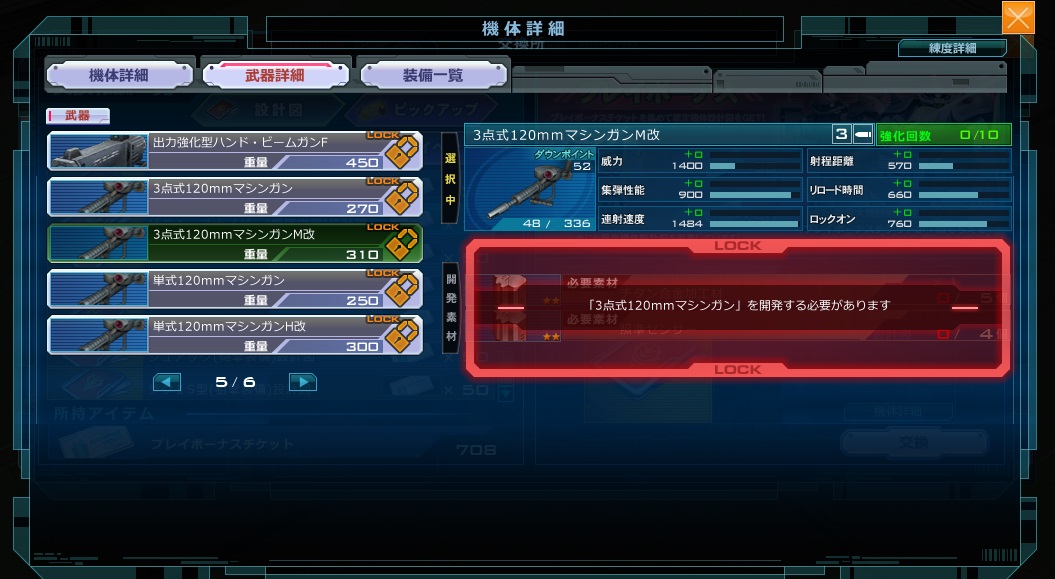
Task: Close the 機体詳細 window with the orange X
Action: click(1018, 17)
